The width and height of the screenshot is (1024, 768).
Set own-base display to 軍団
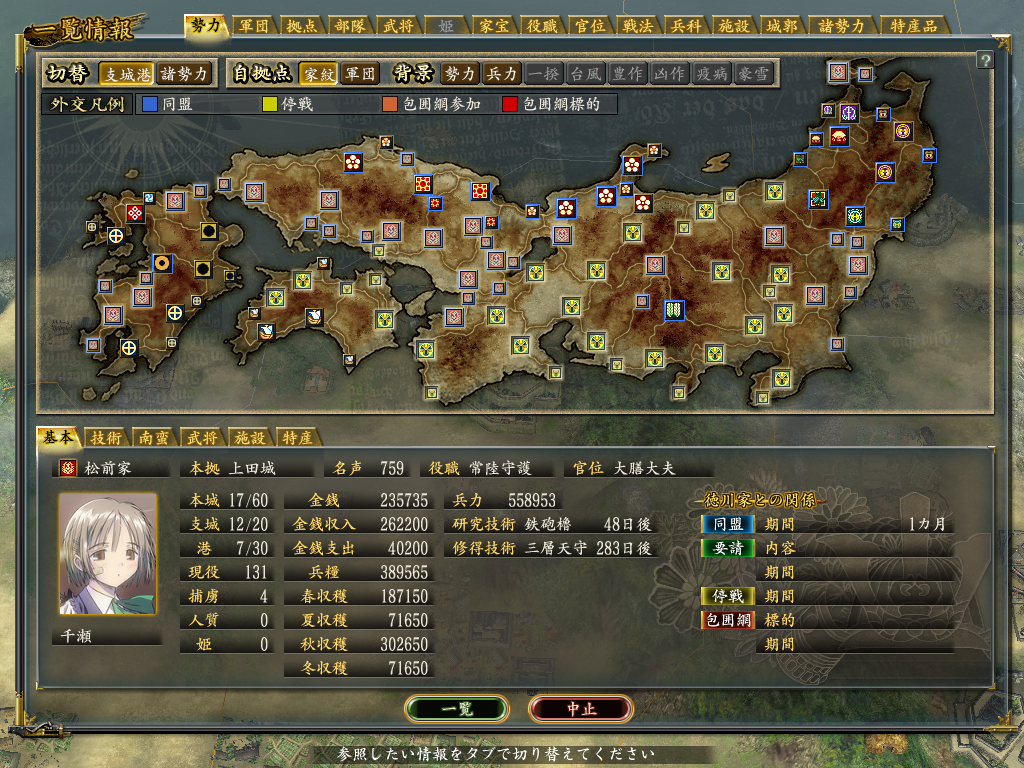[360, 73]
